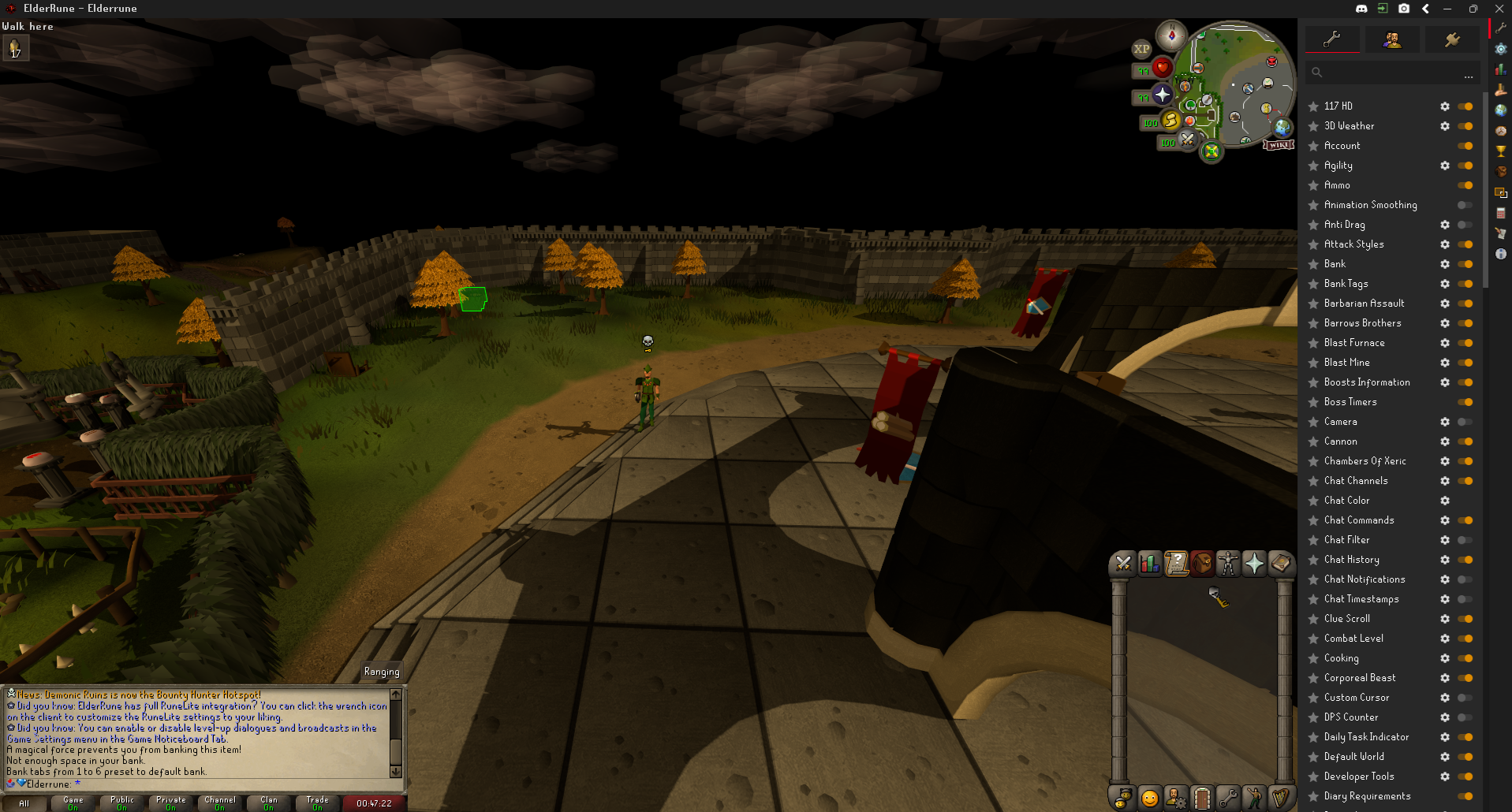The height and width of the screenshot is (812, 1512).
Task: Open the Quest List scroll icon
Action: pos(1176,564)
